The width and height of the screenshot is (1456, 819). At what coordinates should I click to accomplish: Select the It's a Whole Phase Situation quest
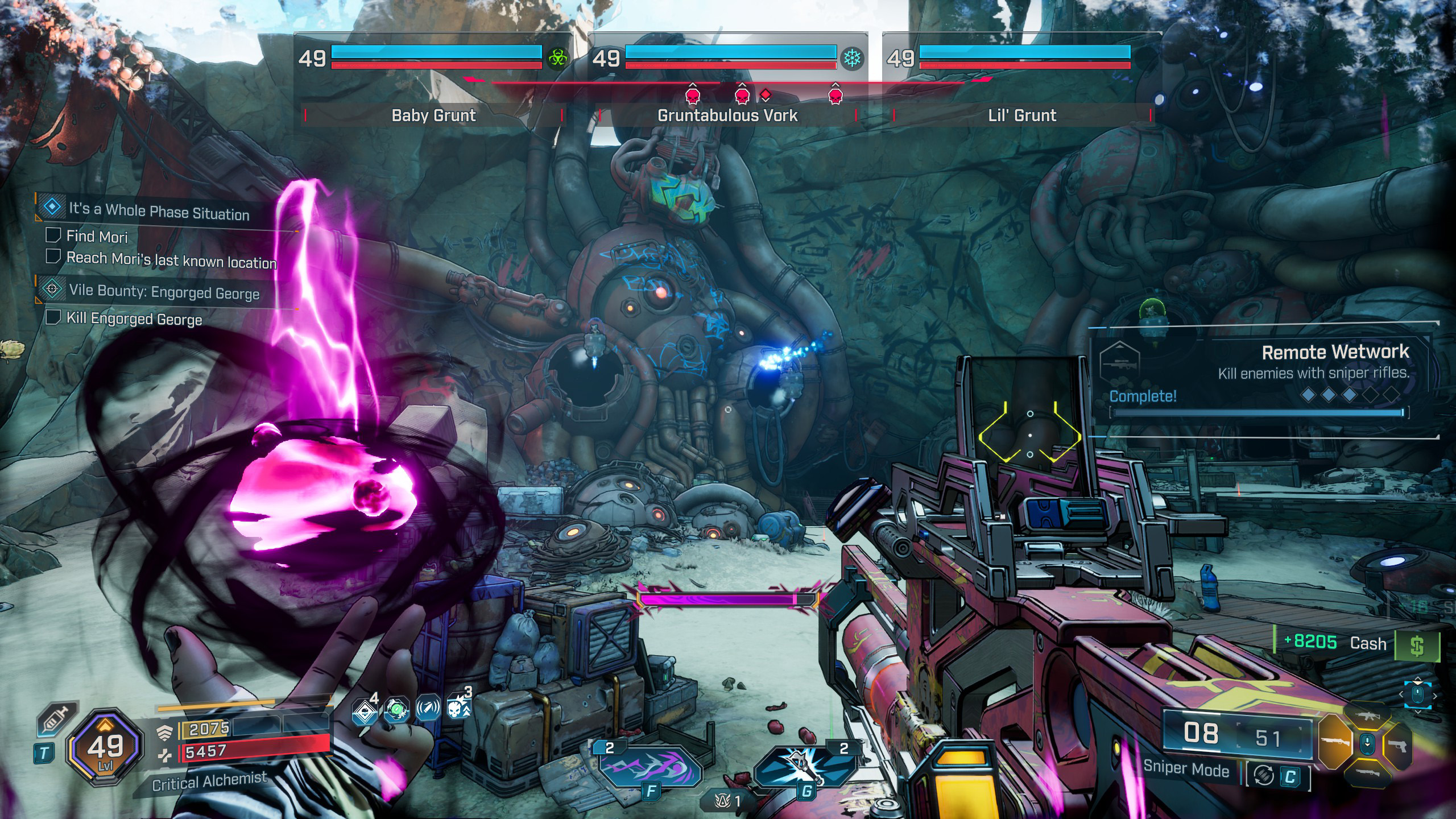159,211
